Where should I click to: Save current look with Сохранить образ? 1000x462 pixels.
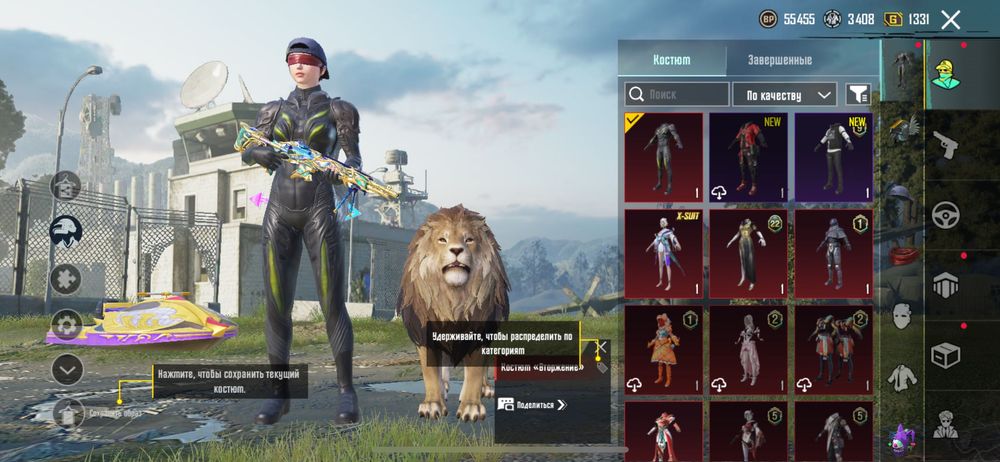[66, 411]
